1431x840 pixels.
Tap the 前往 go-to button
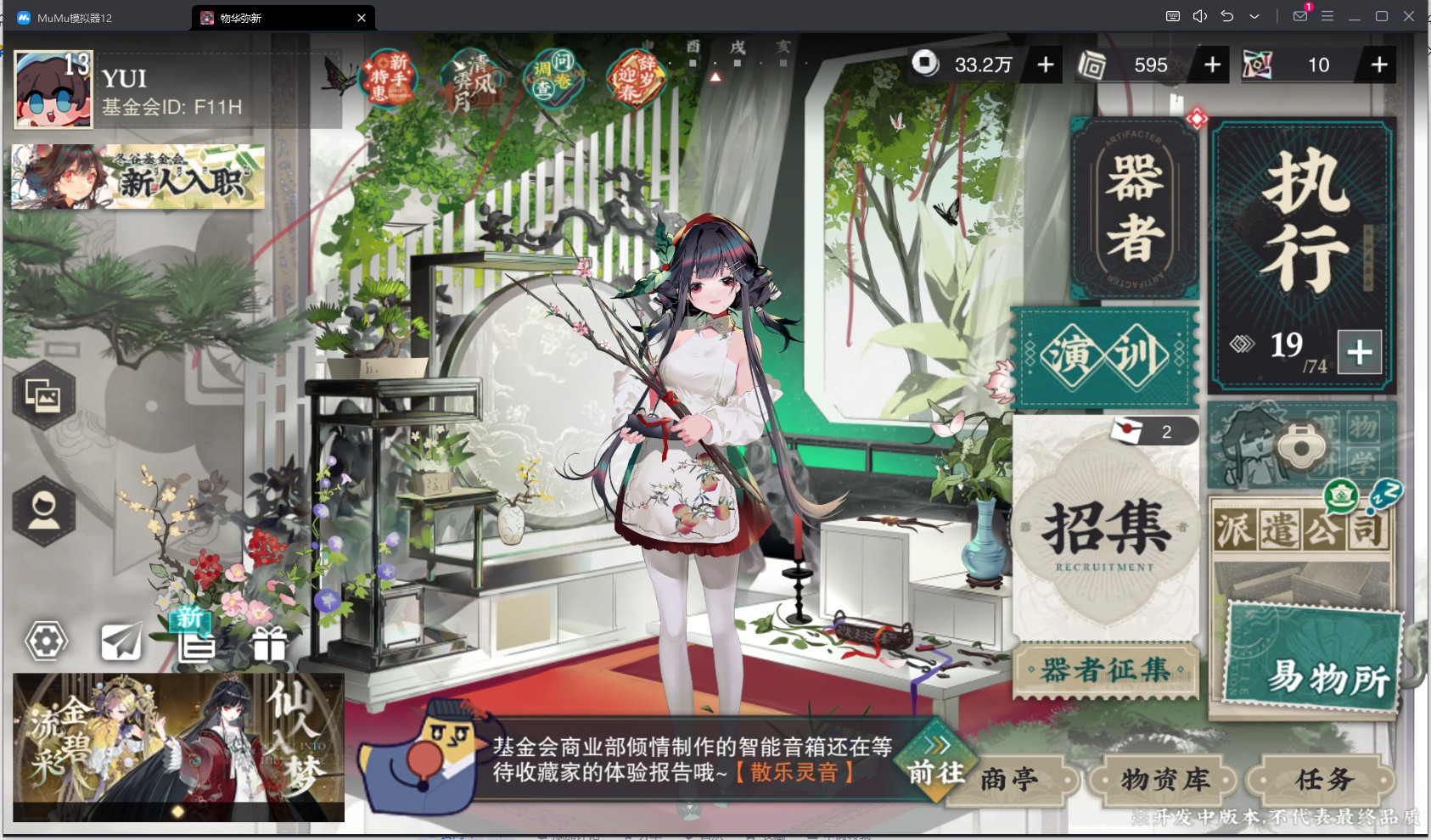[x=936, y=763]
